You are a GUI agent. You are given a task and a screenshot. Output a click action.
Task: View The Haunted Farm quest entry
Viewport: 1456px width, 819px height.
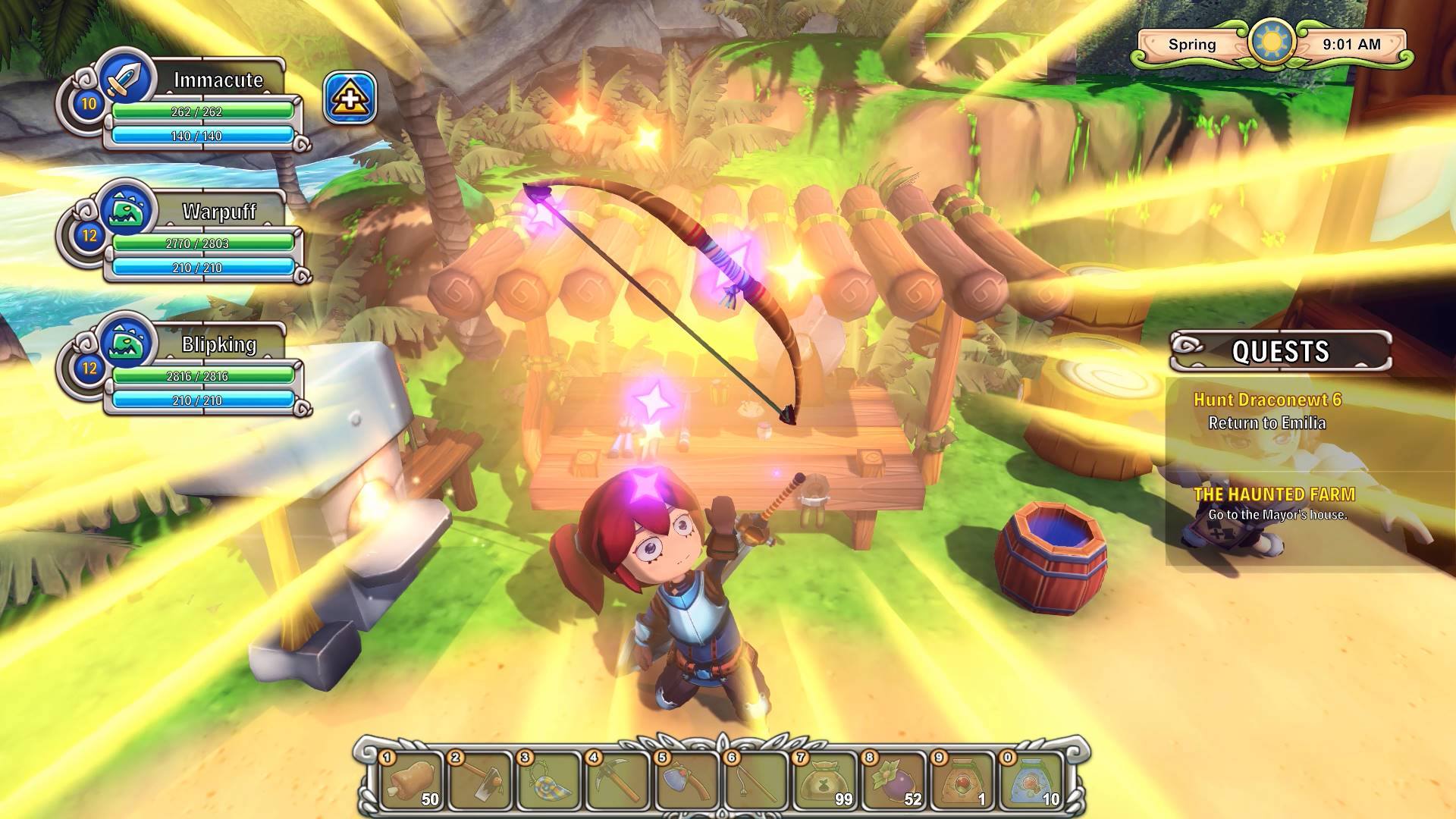[1274, 494]
